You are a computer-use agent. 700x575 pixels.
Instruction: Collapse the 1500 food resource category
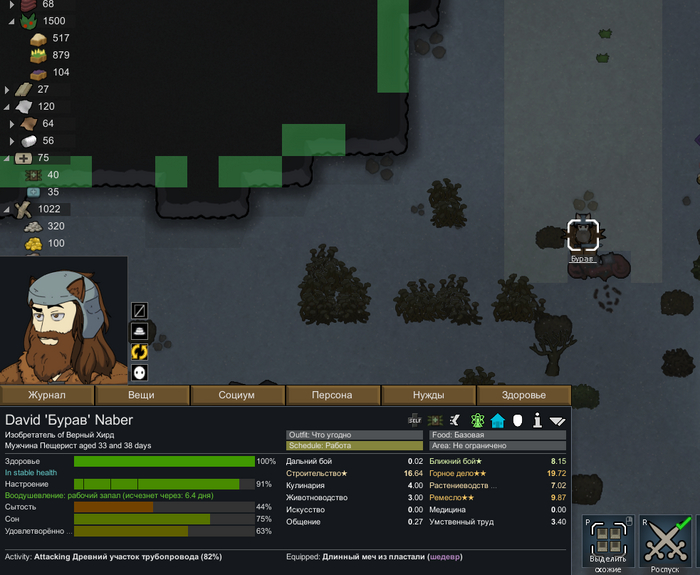pos(9,21)
